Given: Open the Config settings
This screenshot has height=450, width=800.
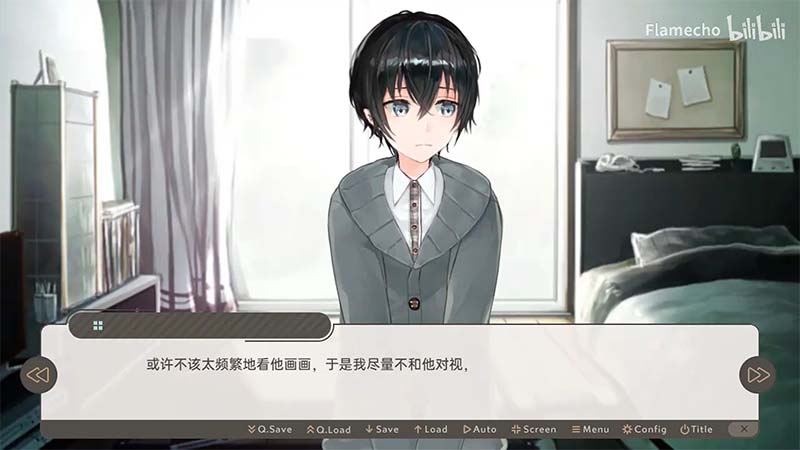Looking at the screenshot, I should pyautogui.click(x=645, y=429).
